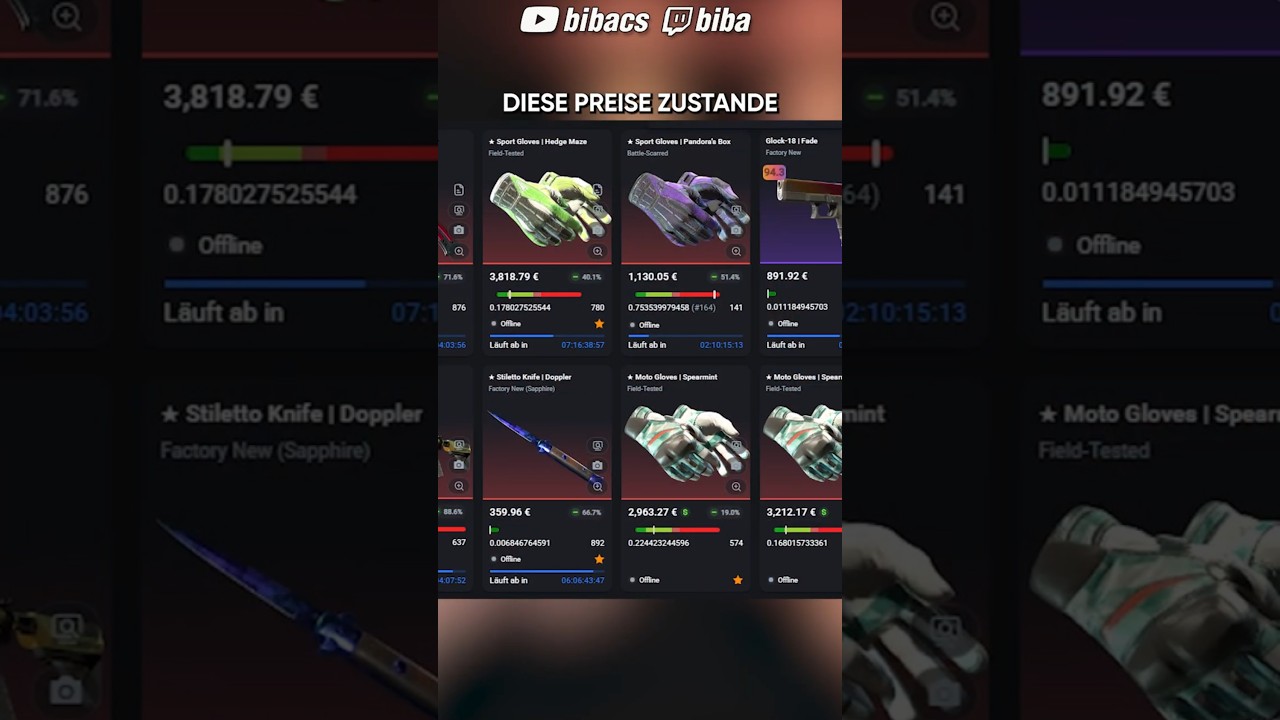The width and height of the screenshot is (1280, 720).
Task: Click the screenshot-search icon on Pandora's Box card
Action: (x=736, y=208)
